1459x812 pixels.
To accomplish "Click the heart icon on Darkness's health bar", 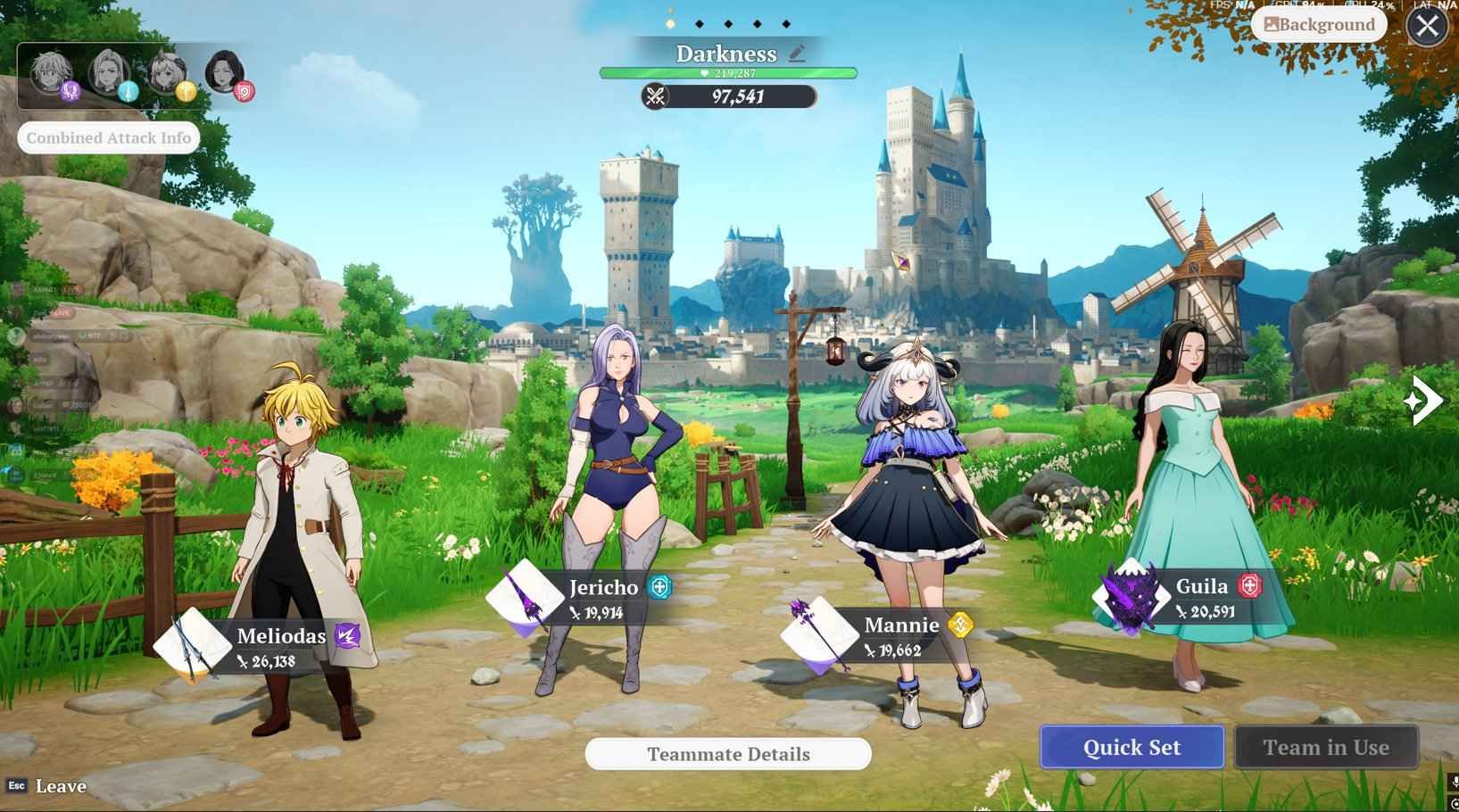I will point(702,71).
